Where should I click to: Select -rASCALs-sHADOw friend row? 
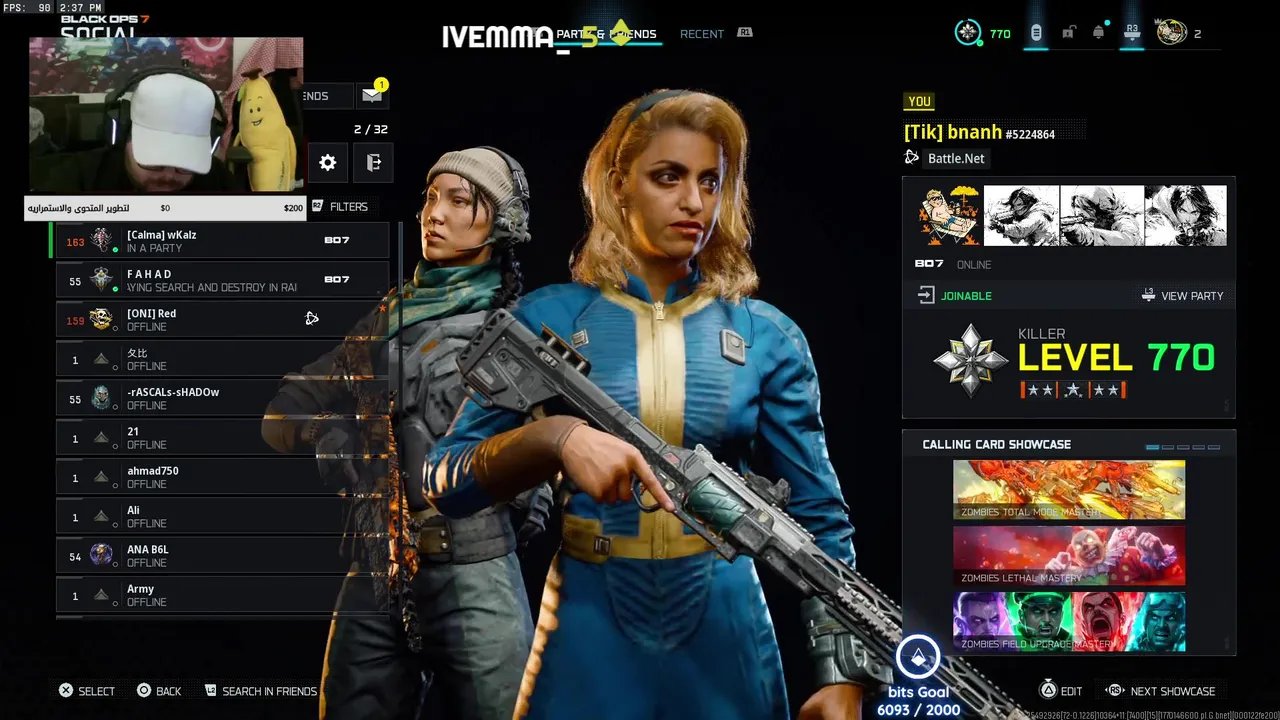[222, 398]
